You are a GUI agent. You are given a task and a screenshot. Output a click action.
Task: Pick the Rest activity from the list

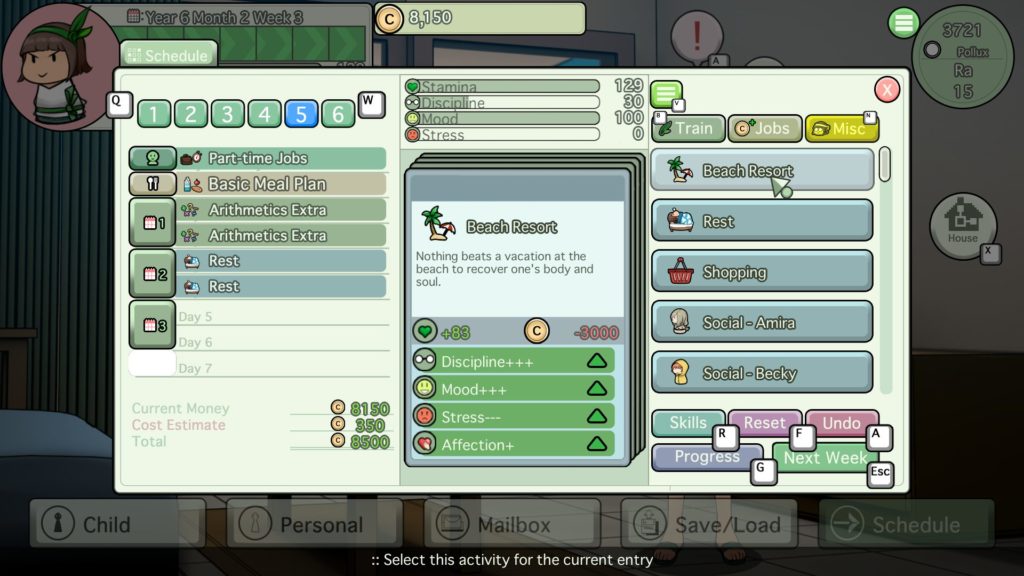click(x=762, y=221)
